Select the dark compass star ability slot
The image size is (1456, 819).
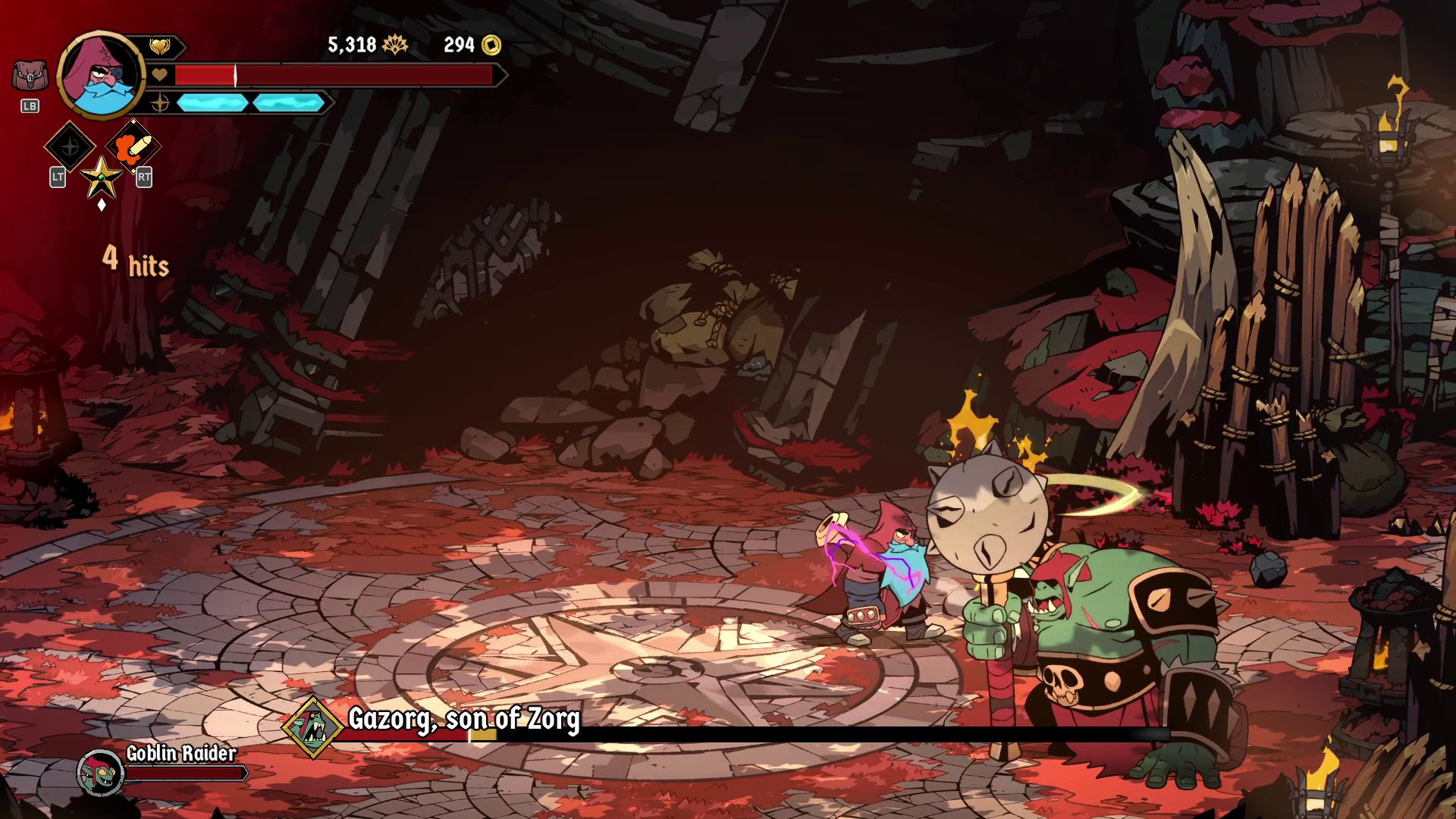[x=70, y=146]
